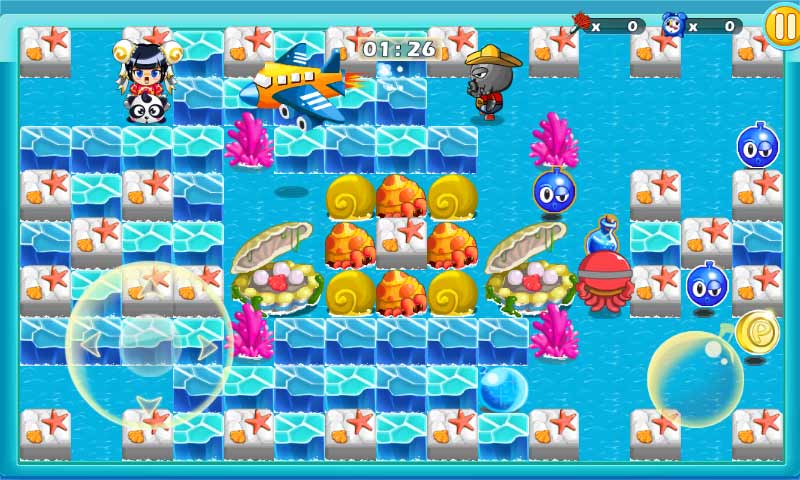
Task: Drop a bomb with the bubble button
Action: pyautogui.click(x=695, y=379)
